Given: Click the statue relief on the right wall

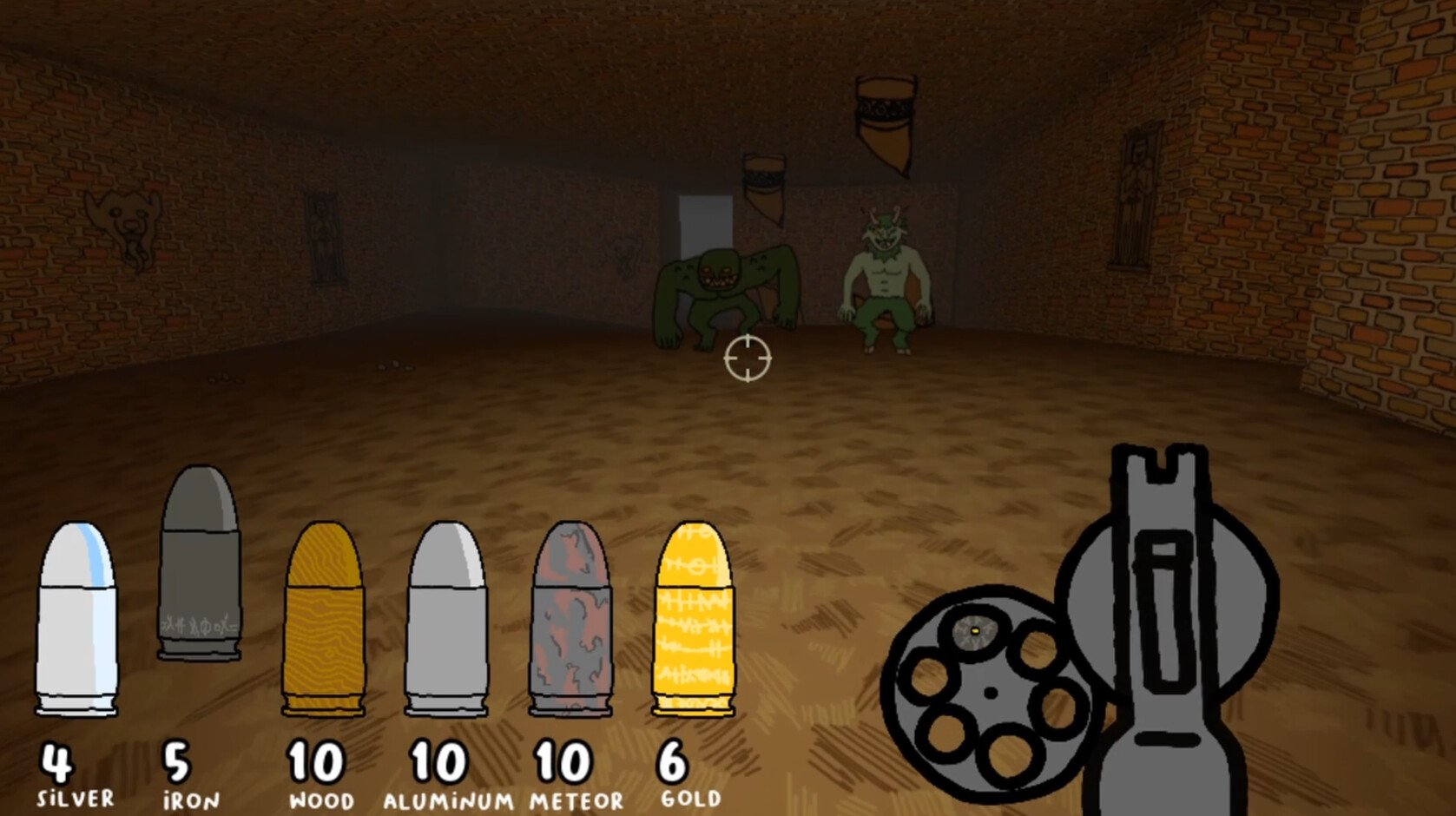Looking at the screenshot, I should 1137,195.
